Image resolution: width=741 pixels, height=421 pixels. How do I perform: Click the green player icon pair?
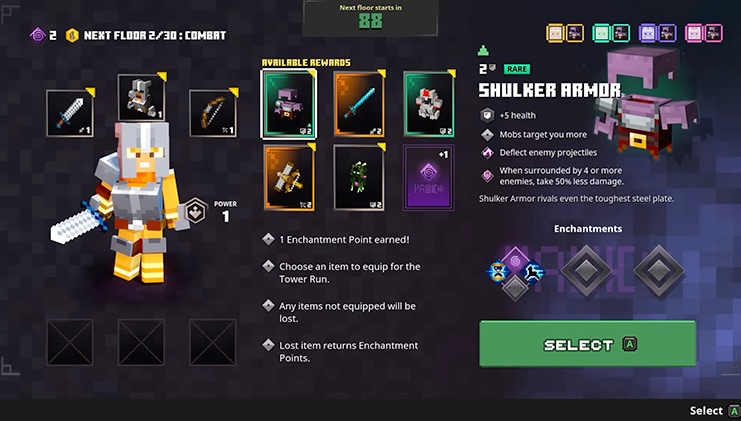[x=610, y=33]
